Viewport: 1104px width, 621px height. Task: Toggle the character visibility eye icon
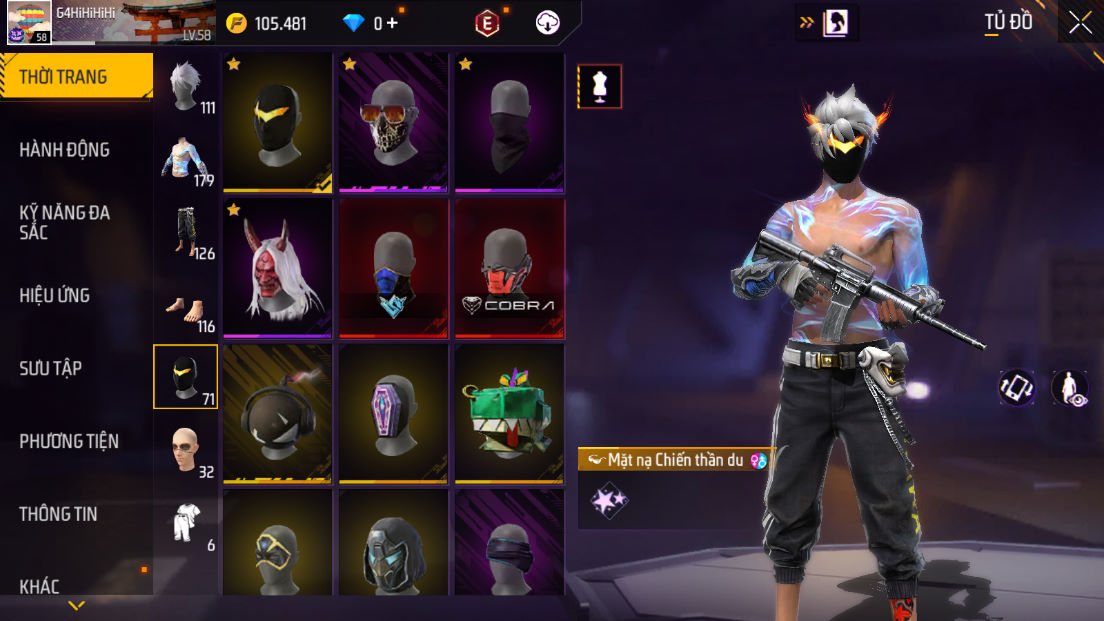pos(1069,388)
